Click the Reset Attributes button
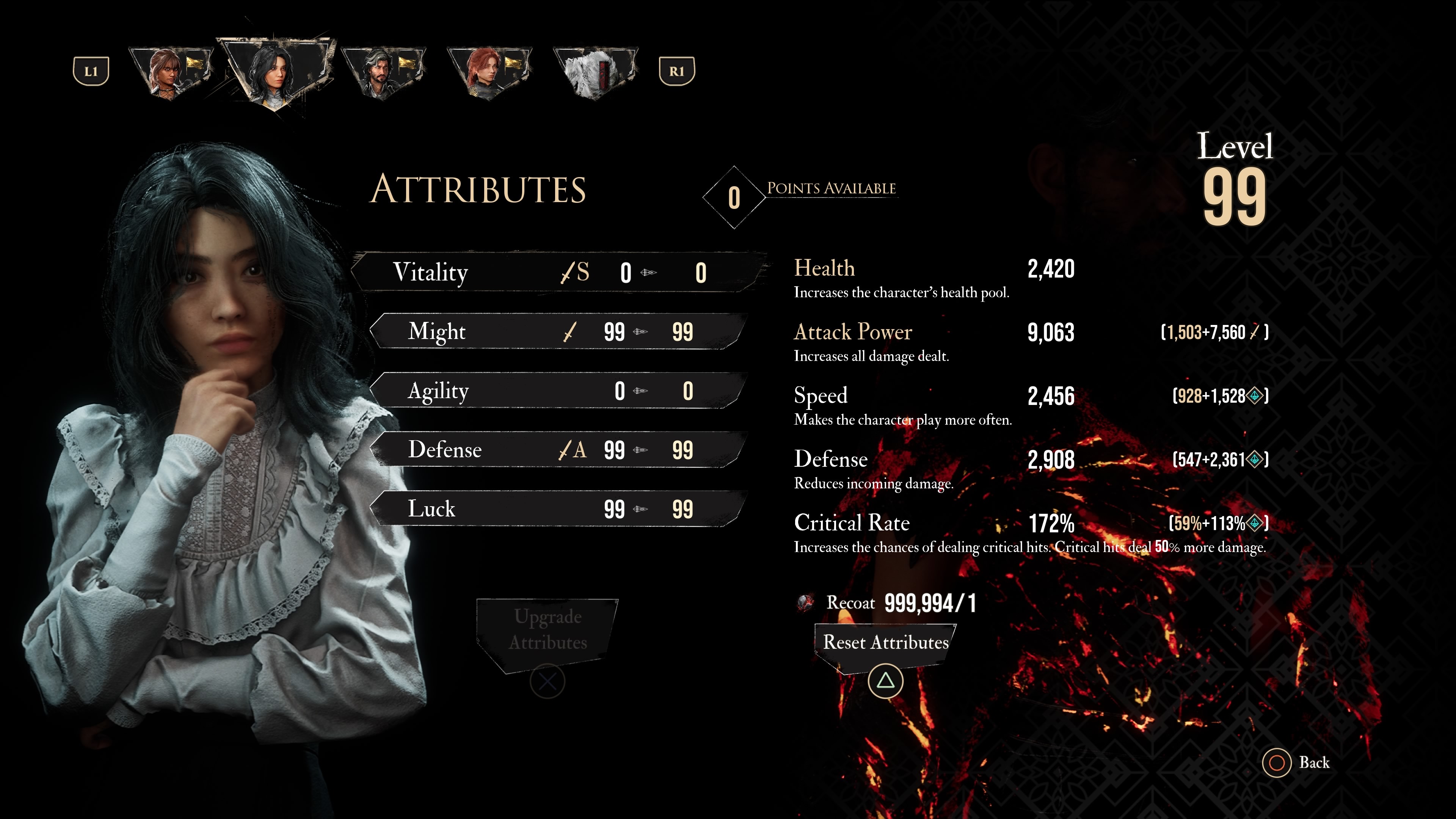The image size is (1456, 819). [885, 643]
